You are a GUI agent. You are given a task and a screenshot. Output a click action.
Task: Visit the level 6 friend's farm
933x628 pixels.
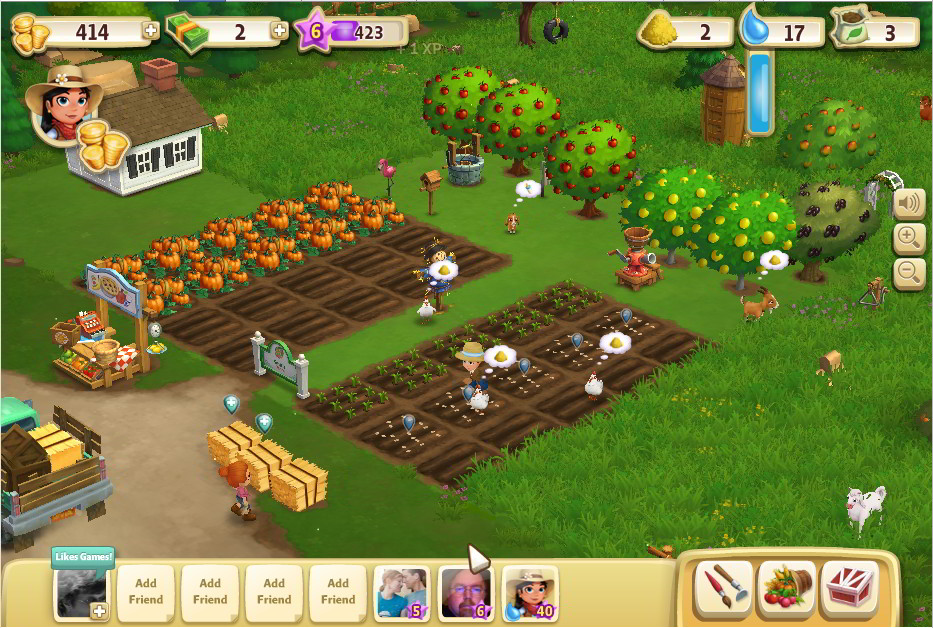466,592
